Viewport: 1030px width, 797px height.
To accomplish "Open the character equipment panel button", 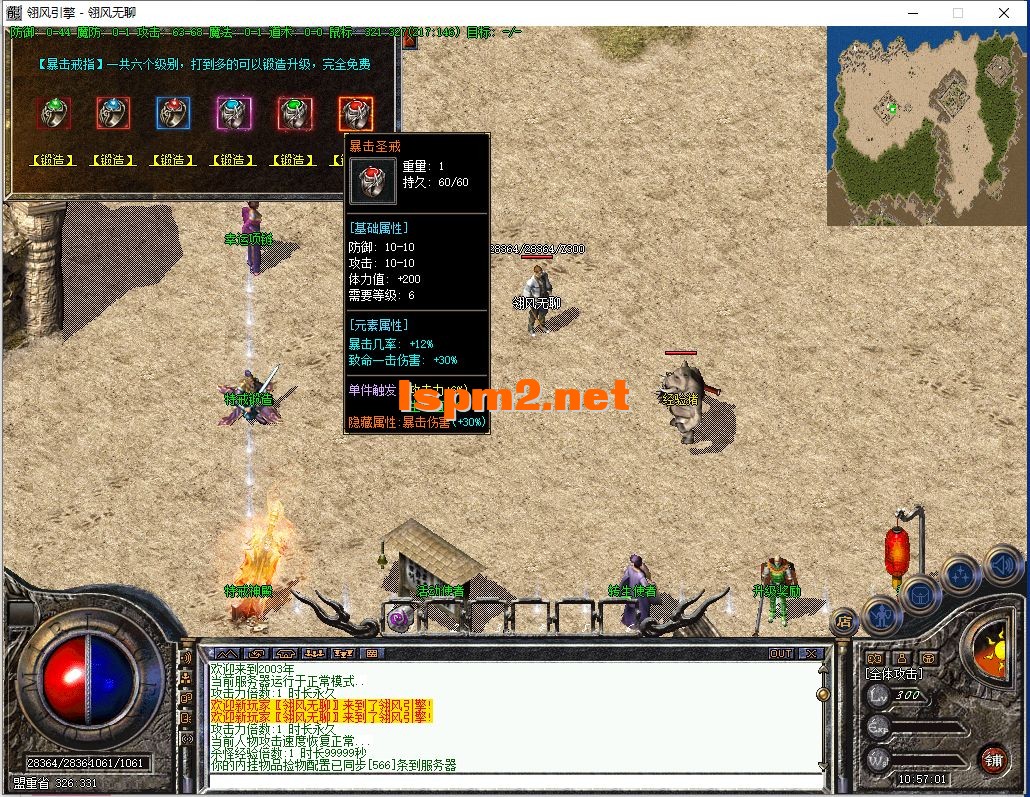I will point(881,614).
